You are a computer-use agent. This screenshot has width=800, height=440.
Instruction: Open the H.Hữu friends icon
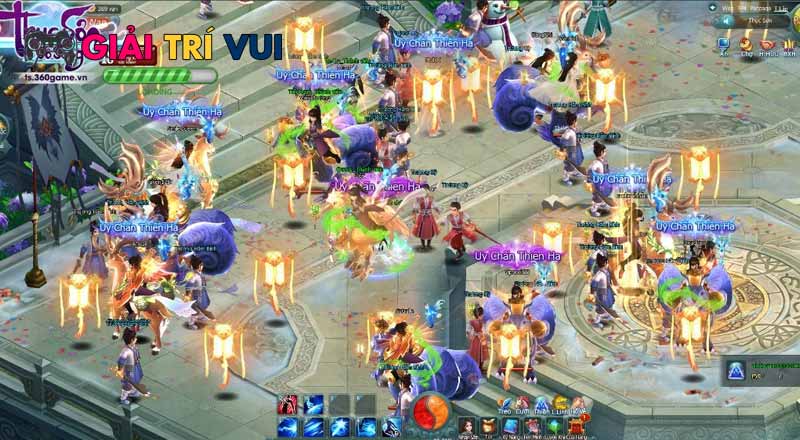[767, 45]
